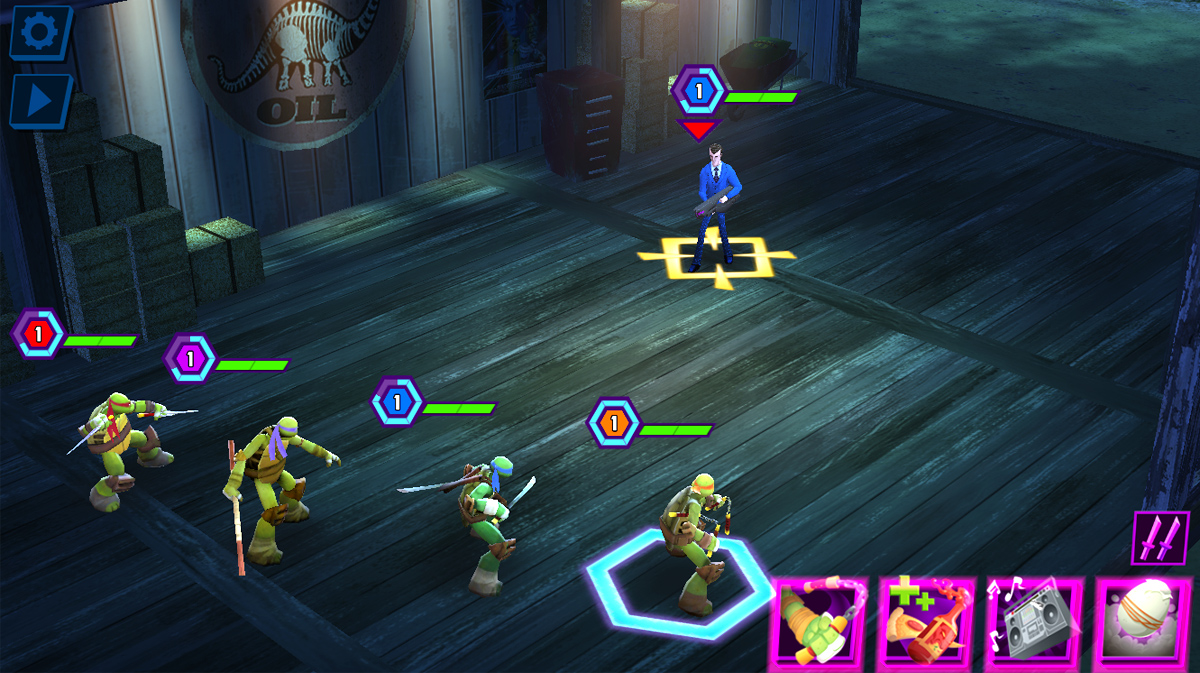Use the green plus healing ability

927,623
